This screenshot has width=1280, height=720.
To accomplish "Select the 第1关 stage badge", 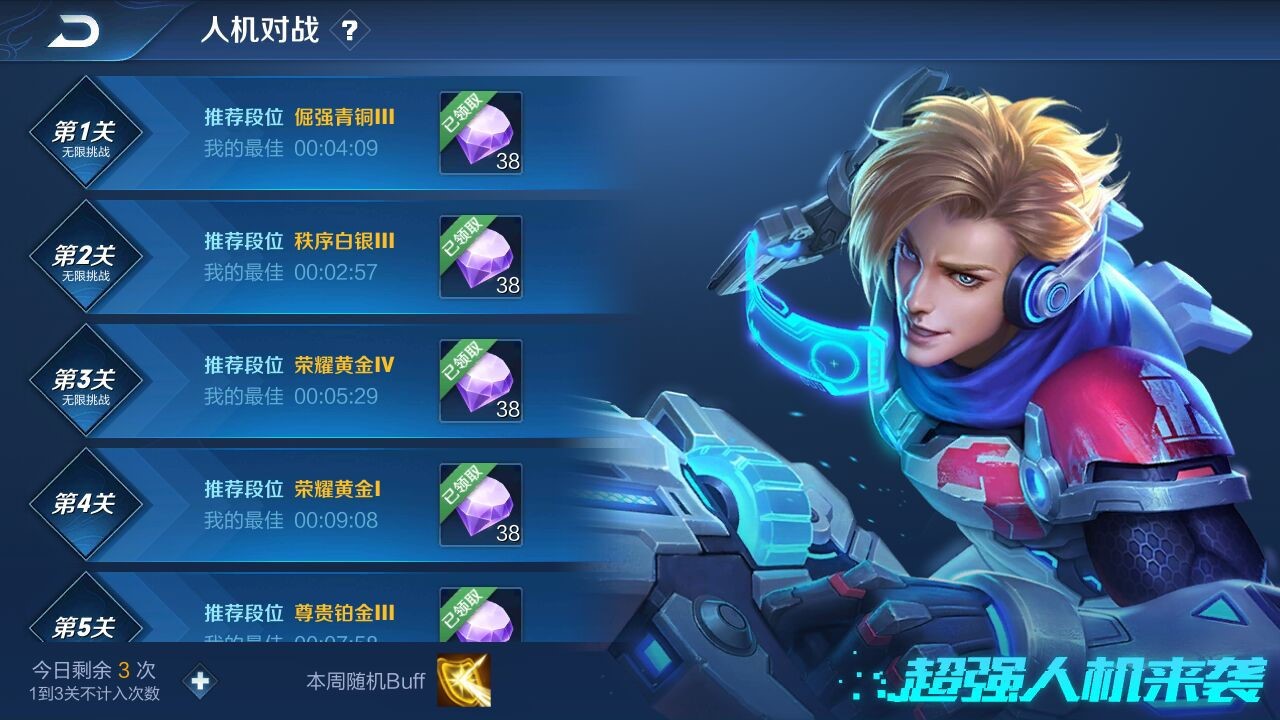I will click(x=86, y=132).
